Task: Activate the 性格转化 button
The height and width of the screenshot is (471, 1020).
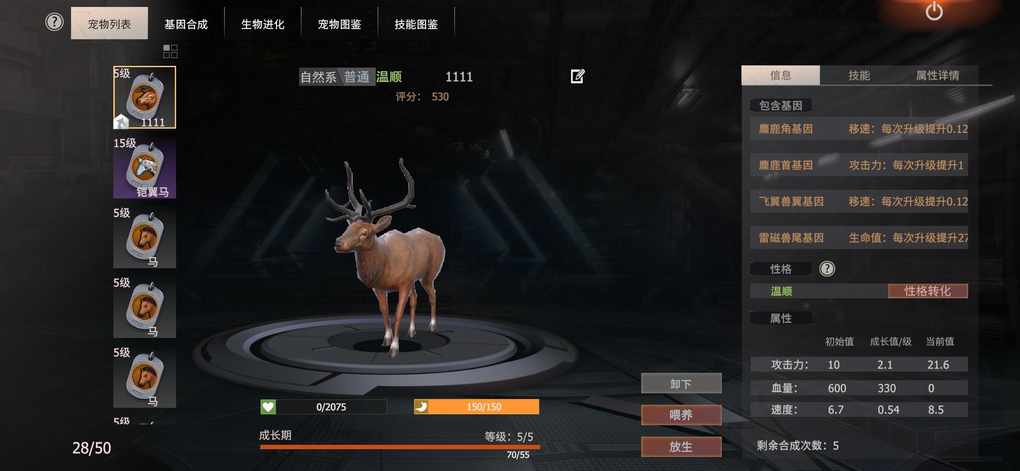Action: [x=927, y=291]
